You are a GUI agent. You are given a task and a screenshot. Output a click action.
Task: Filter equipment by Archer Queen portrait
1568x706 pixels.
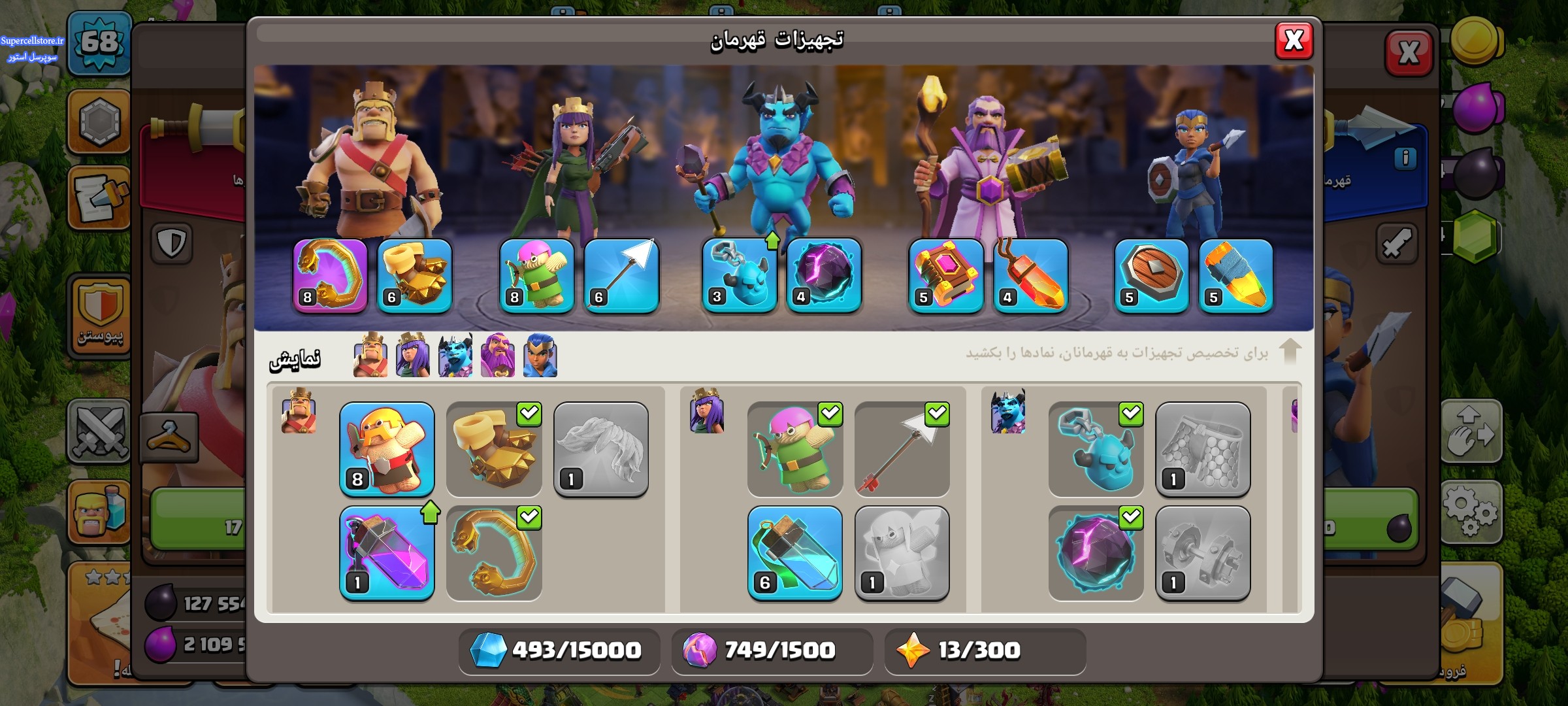click(x=413, y=356)
